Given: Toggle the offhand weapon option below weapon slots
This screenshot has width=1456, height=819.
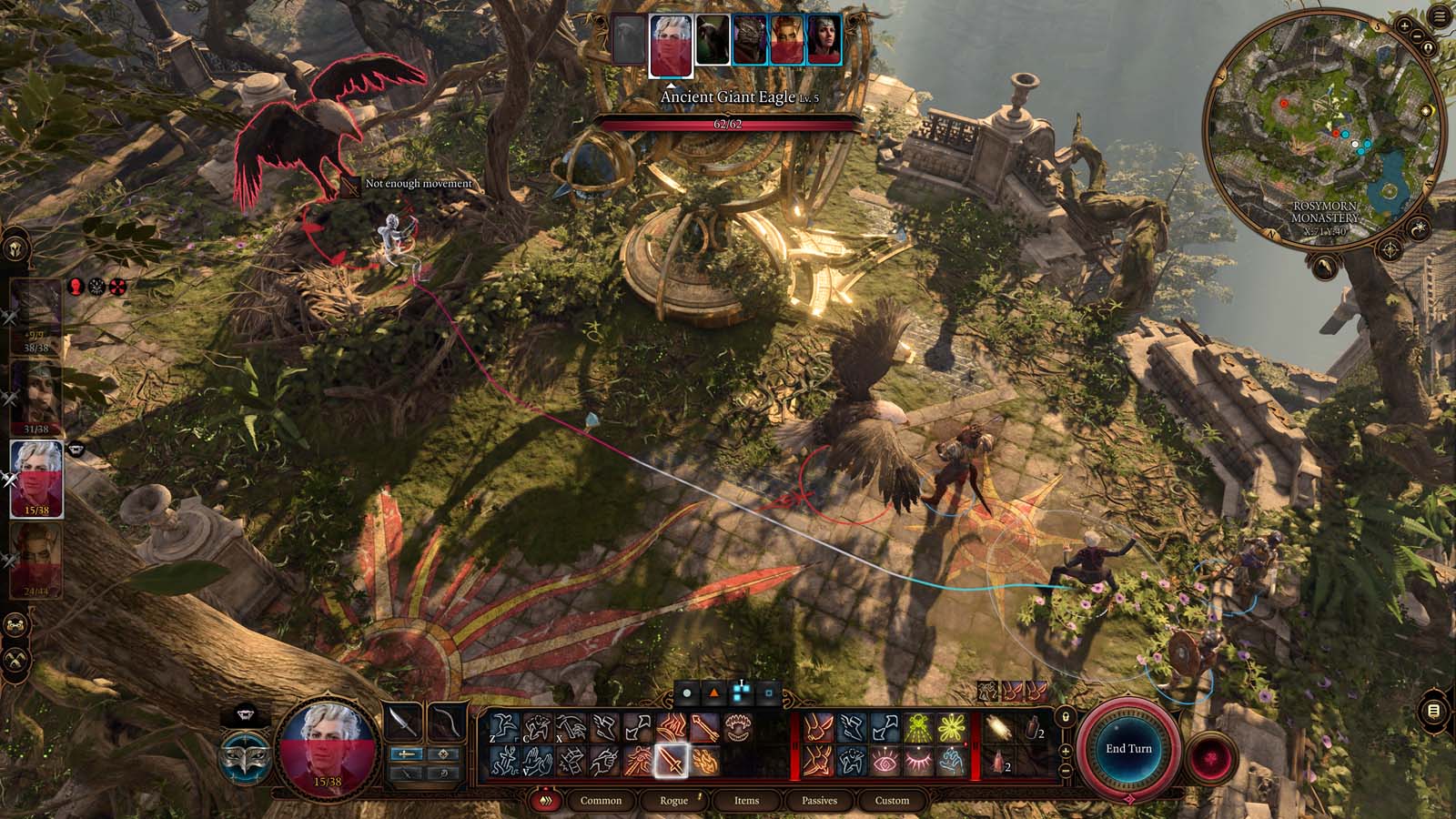Looking at the screenshot, I should (405, 772).
